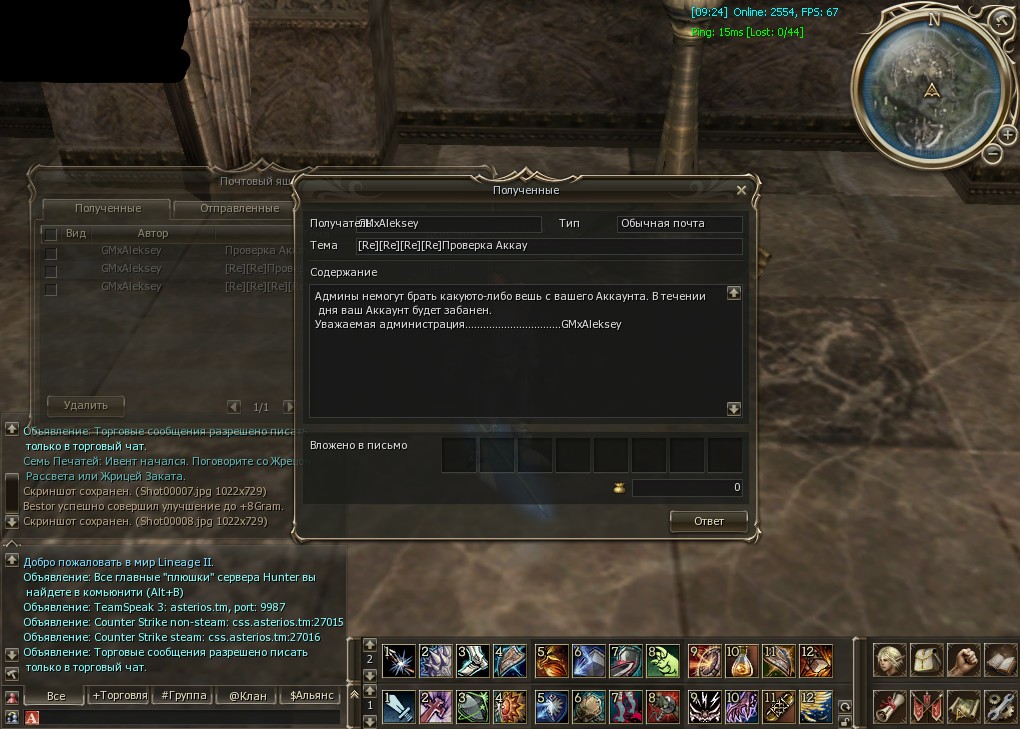This screenshot has height=729, width=1020.
Task: Select the @Клан clan chat tab
Action: coord(247,695)
